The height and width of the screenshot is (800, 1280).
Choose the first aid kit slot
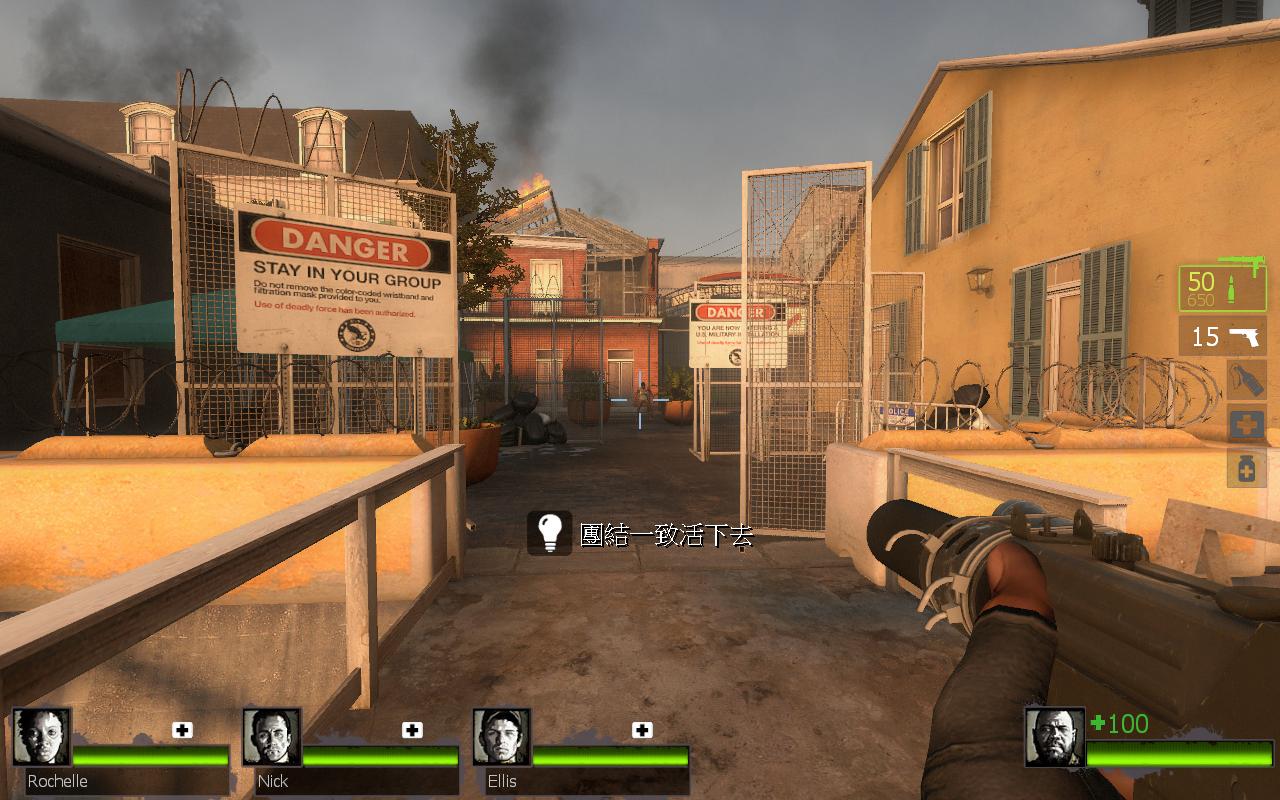pyautogui.click(x=1246, y=424)
